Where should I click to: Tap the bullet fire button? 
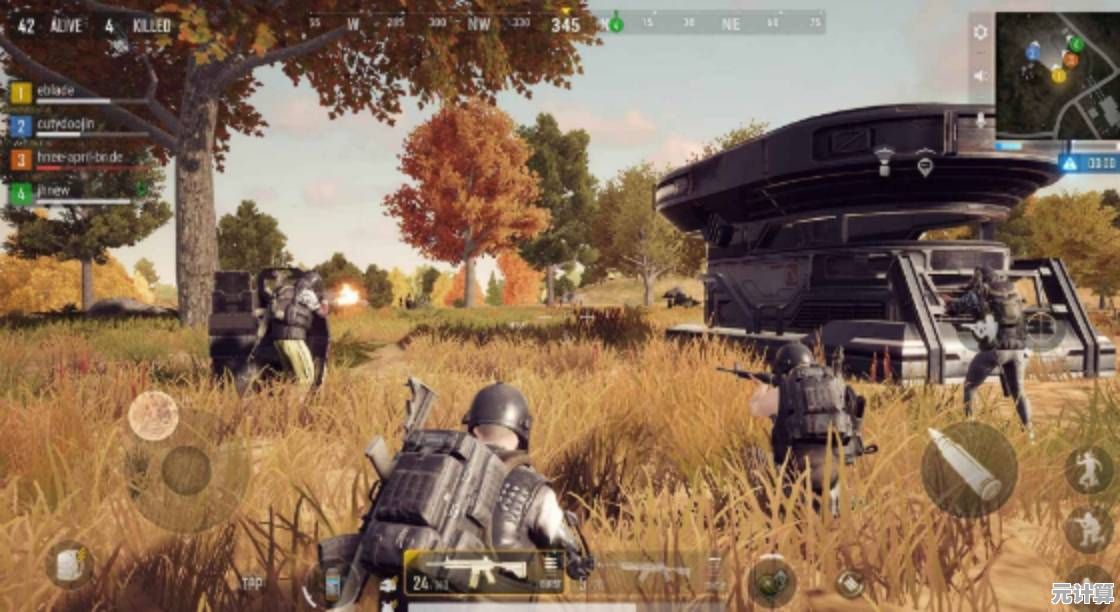tap(968, 467)
